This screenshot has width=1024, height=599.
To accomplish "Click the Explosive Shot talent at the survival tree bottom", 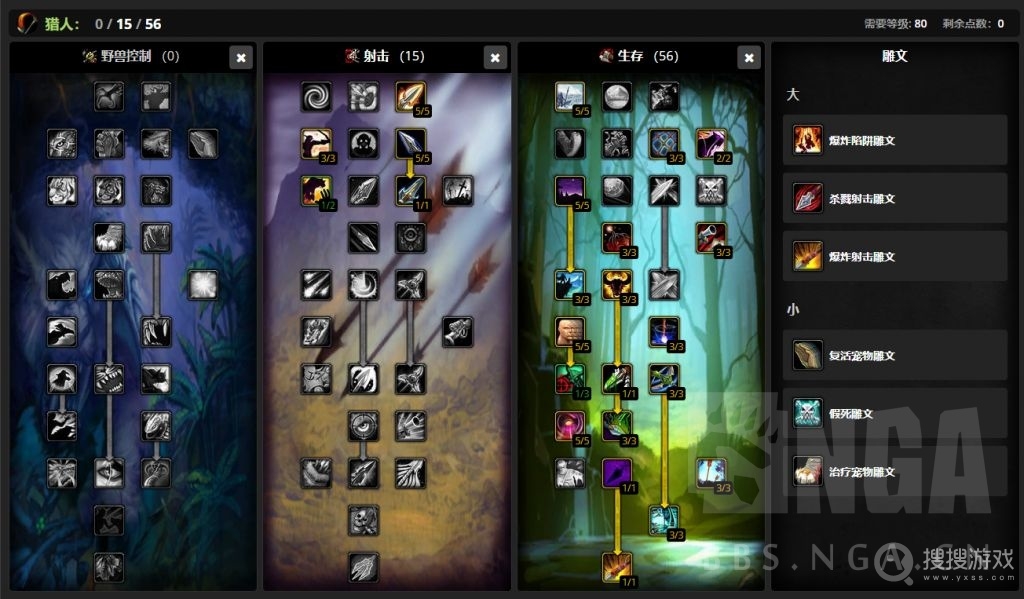I will pyautogui.click(x=617, y=566).
